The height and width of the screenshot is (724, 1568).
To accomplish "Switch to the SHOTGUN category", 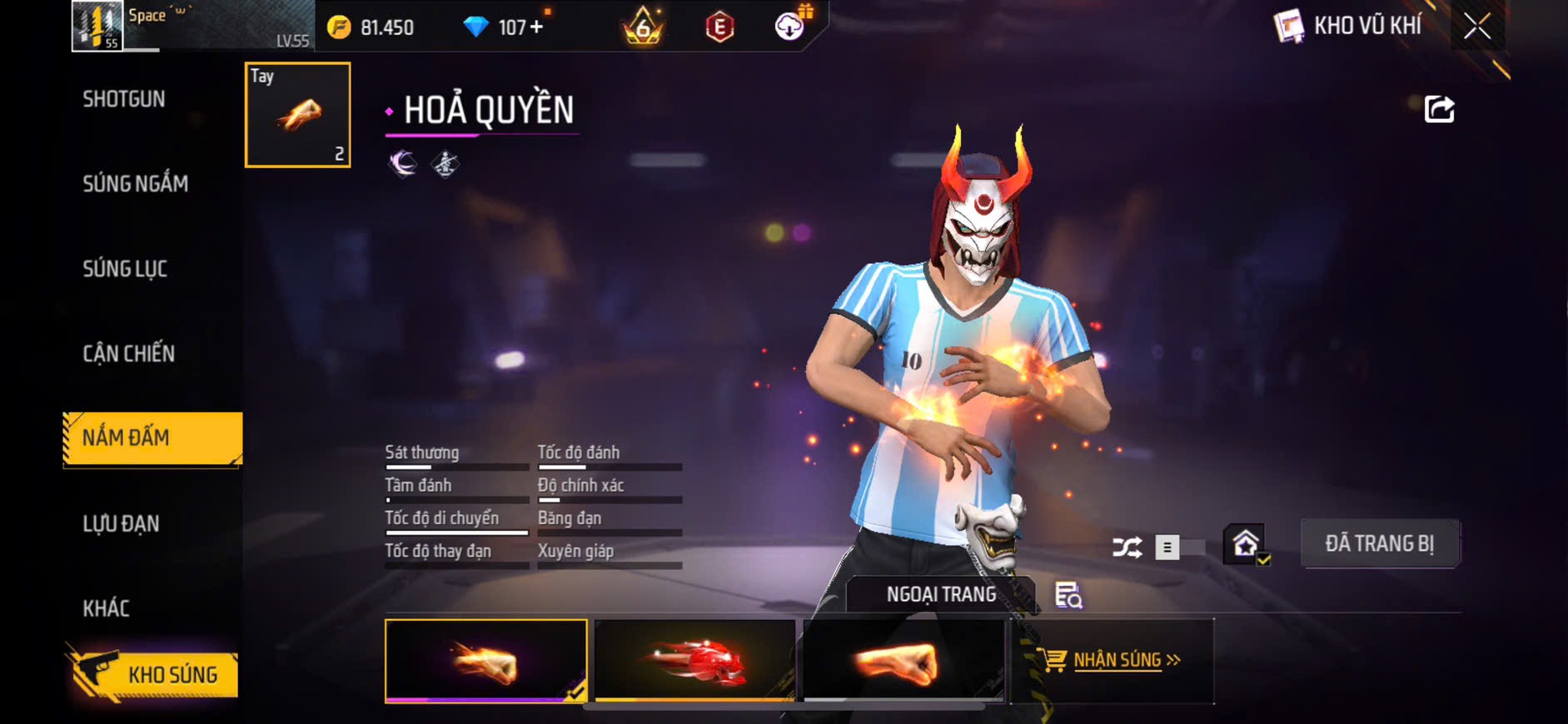I will pos(124,99).
